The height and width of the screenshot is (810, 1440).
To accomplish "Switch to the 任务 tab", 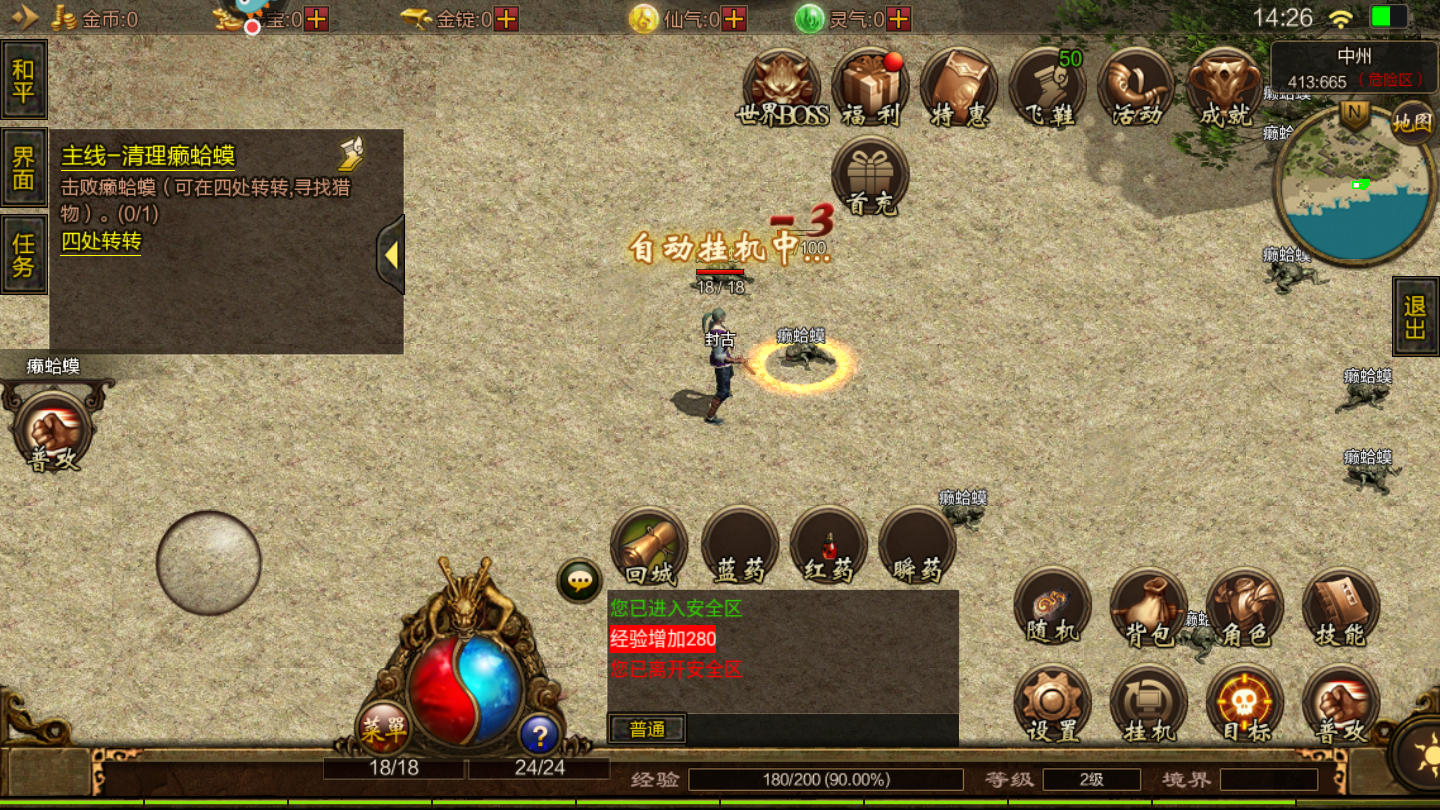I will pos(24,254).
